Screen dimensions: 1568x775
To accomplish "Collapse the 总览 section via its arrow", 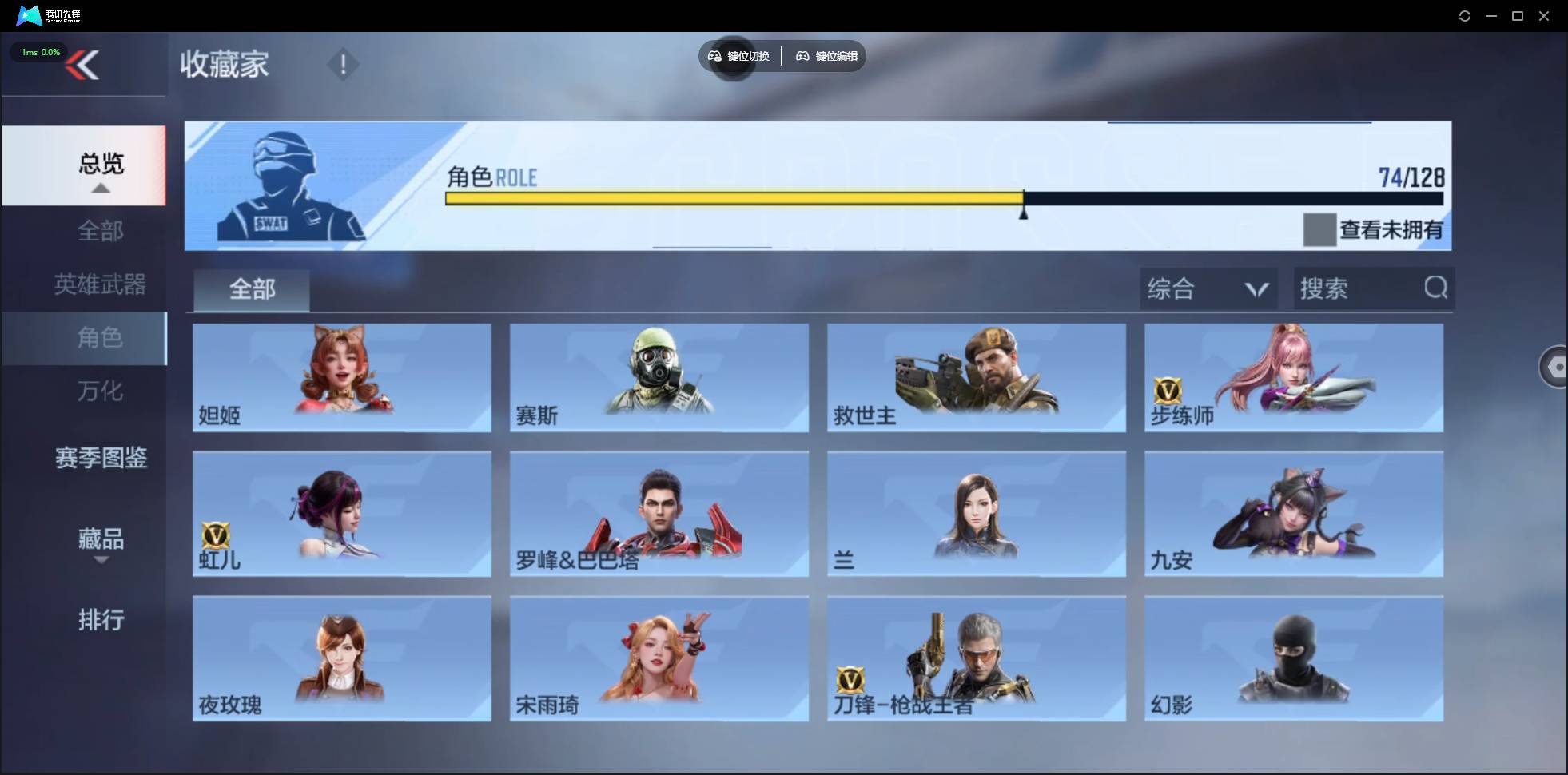I will point(99,187).
